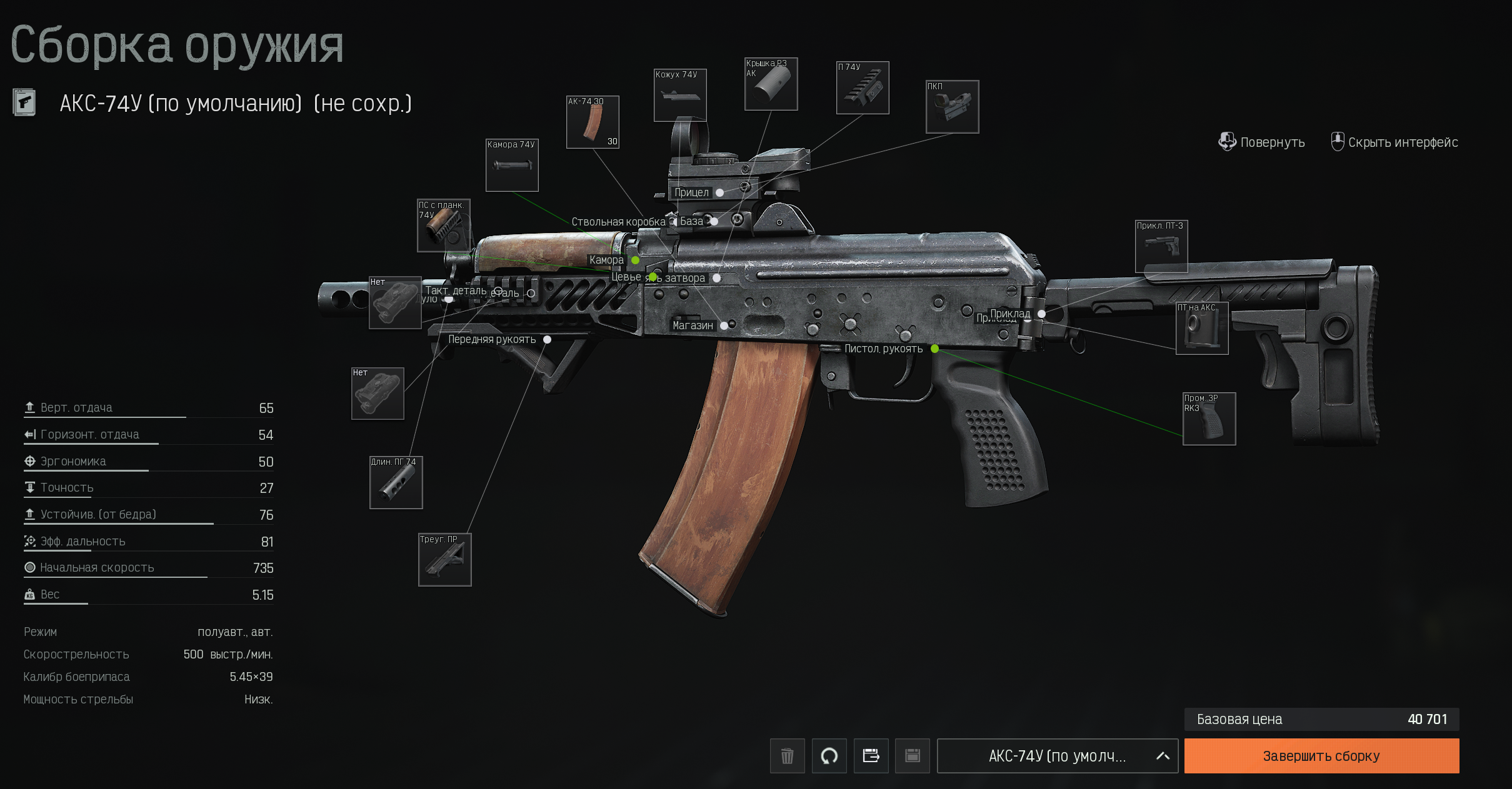This screenshot has width=1512, height=789.
Task: Select the ПС с планк. 74У slot
Action: [444, 226]
